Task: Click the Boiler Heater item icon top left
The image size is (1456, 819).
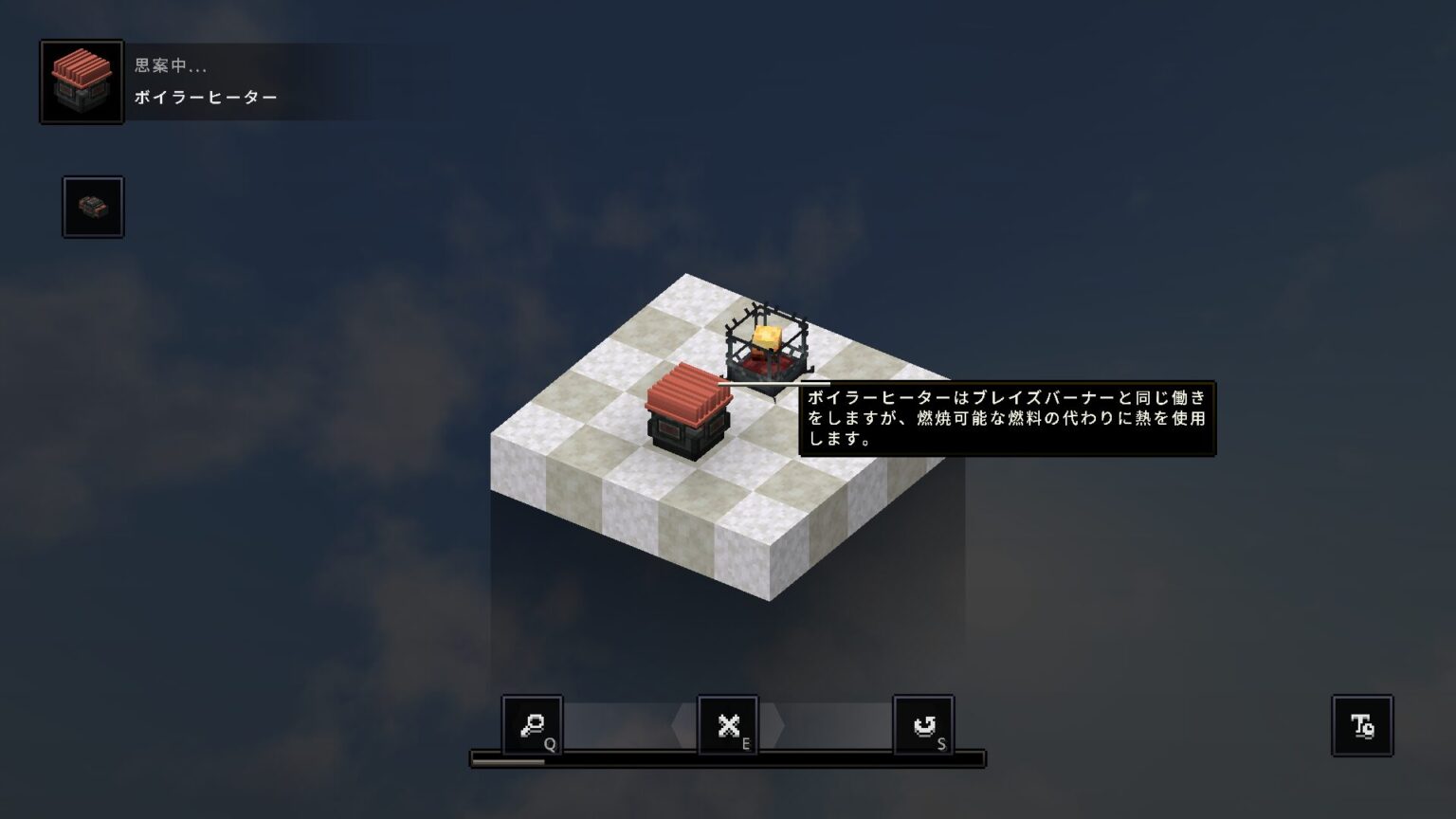Action: pyautogui.click(x=80, y=81)
